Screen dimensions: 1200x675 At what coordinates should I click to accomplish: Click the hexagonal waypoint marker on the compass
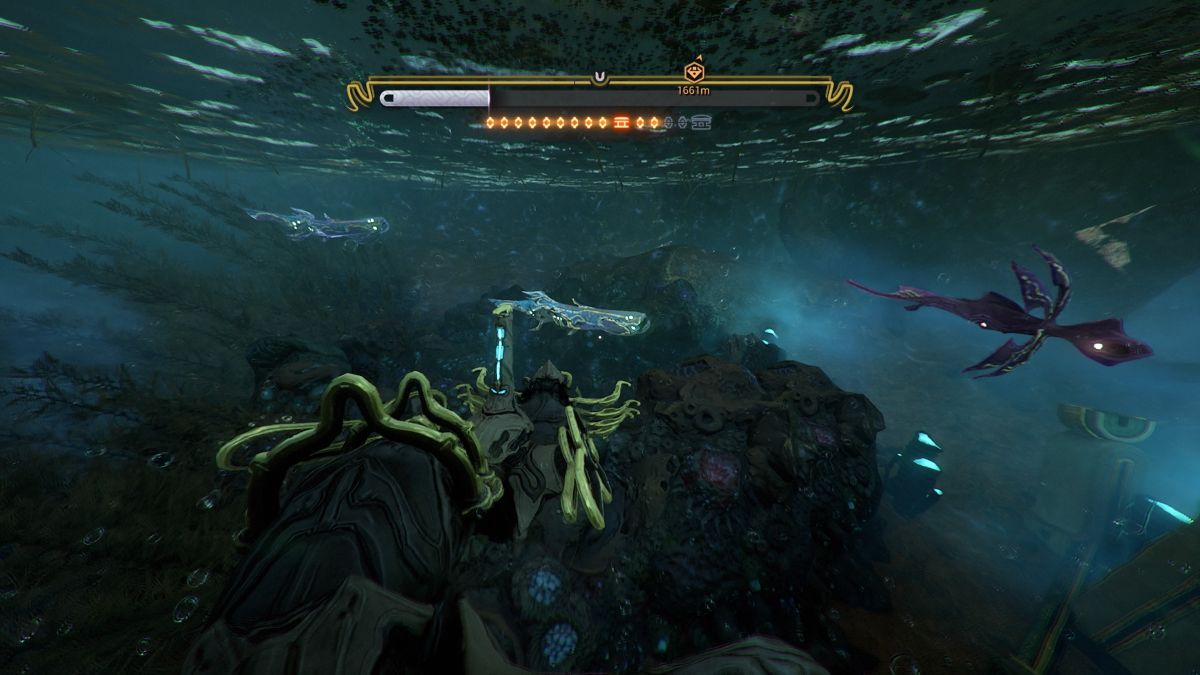pos(693,72)
